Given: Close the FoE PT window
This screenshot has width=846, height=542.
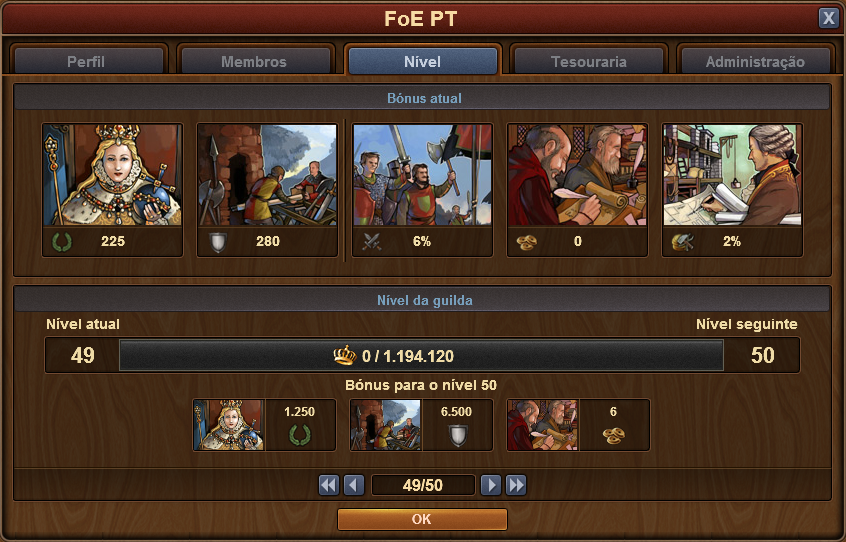Looking at the screenshot, I should tap(828, 18).
